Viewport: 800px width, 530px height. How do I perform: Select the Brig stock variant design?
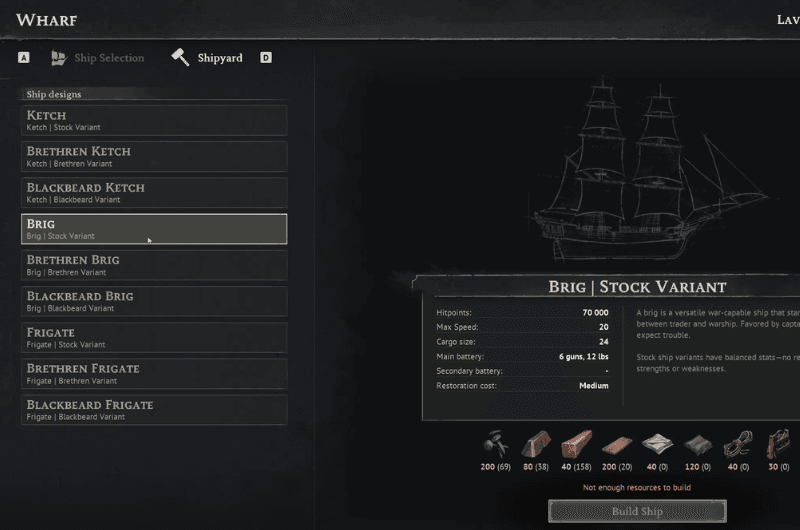coord(154,229)
